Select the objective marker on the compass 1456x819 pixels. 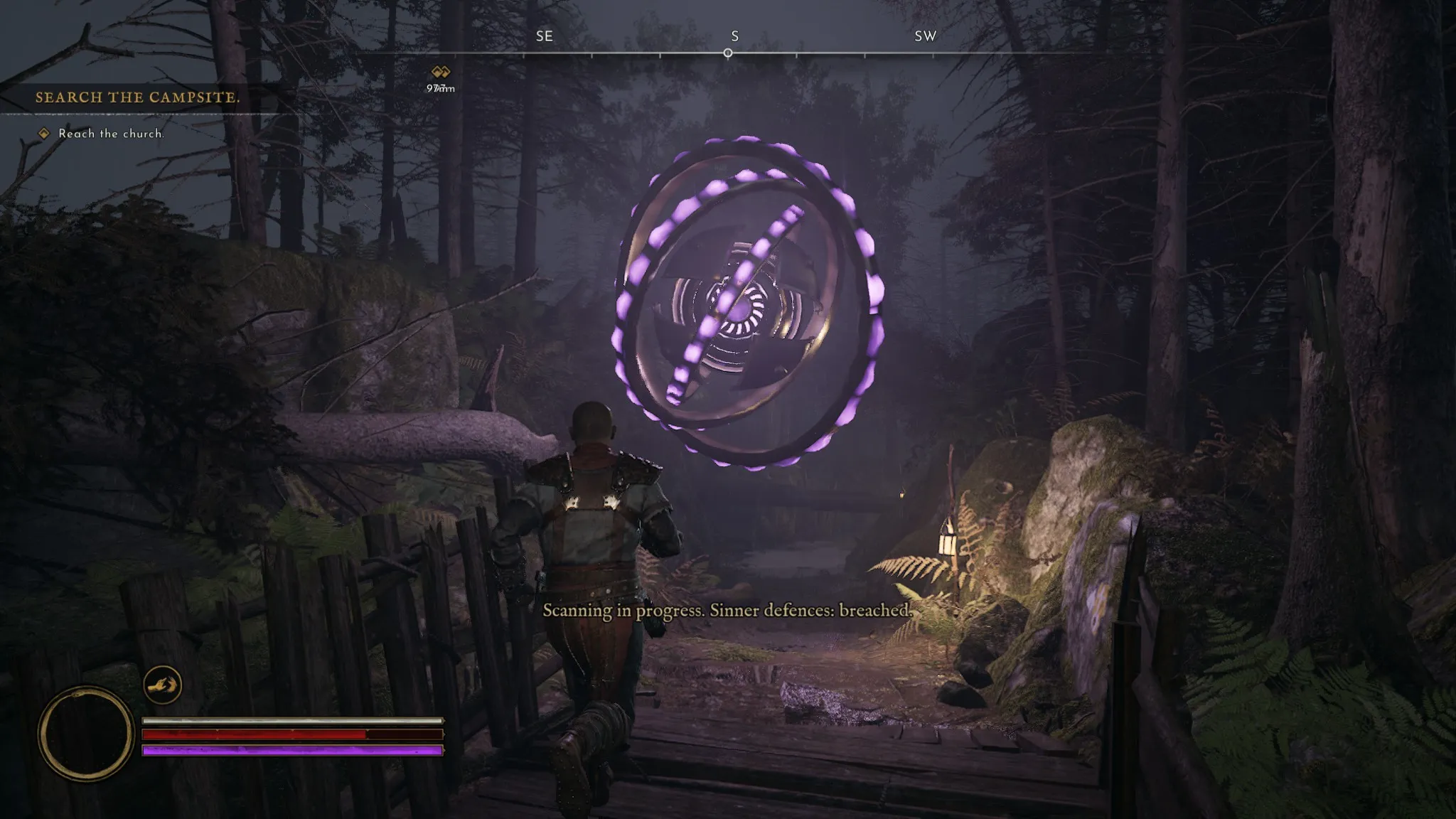[x=441, y=72]
